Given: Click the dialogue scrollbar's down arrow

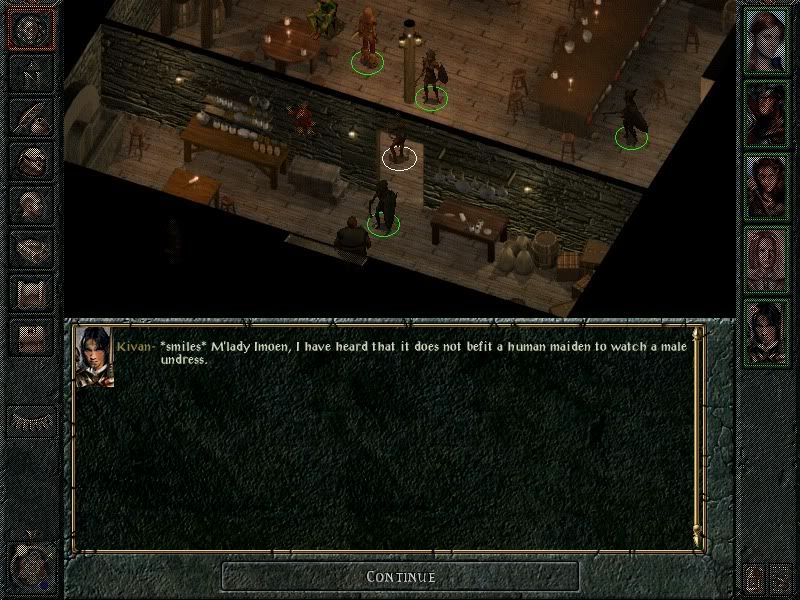Looking at the screenshot, I should 698,541.
